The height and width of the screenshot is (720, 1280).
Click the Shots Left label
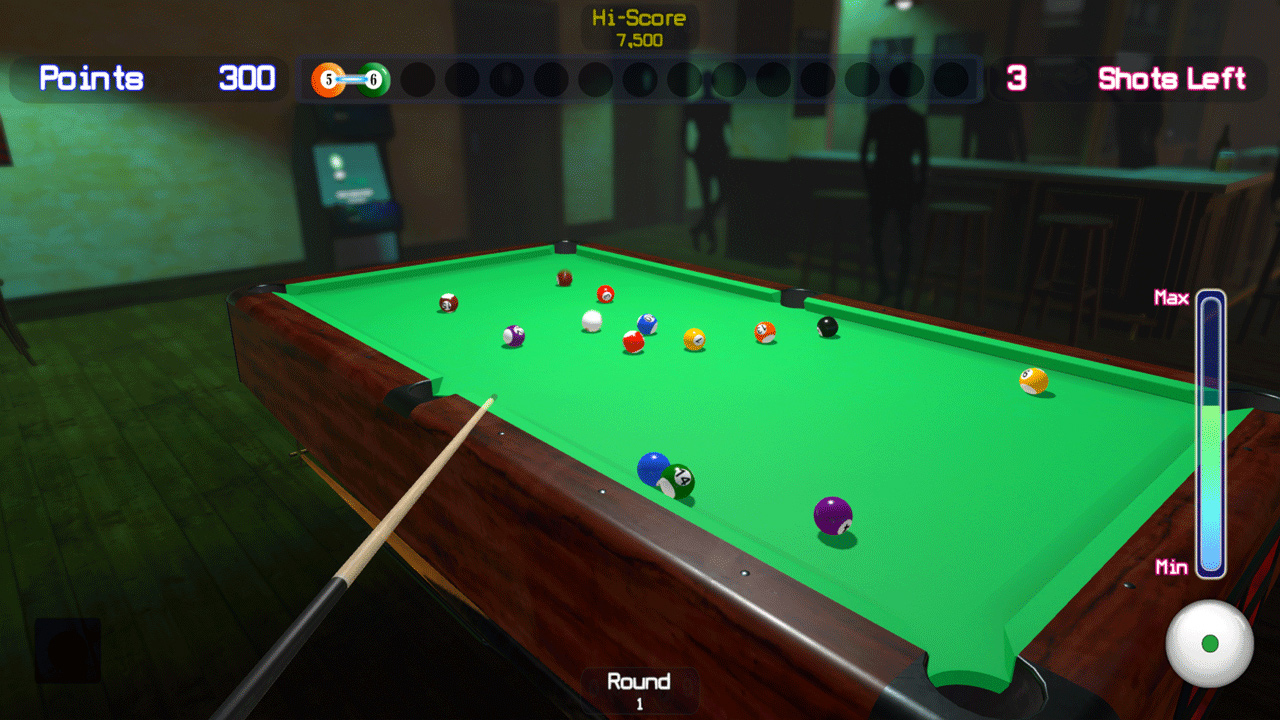(x=1171, y=80)
